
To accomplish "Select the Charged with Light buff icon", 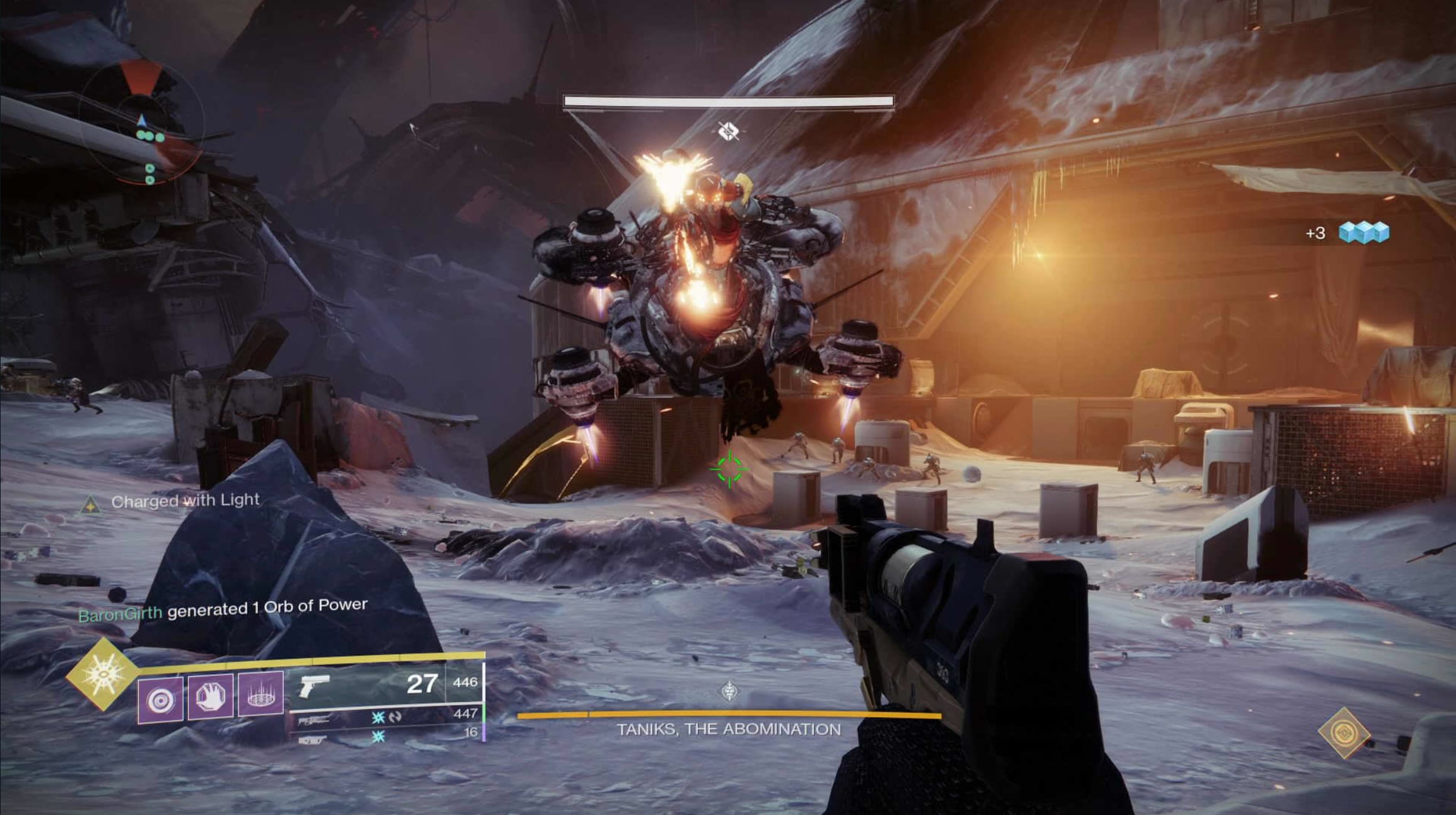I will (90, 504).
